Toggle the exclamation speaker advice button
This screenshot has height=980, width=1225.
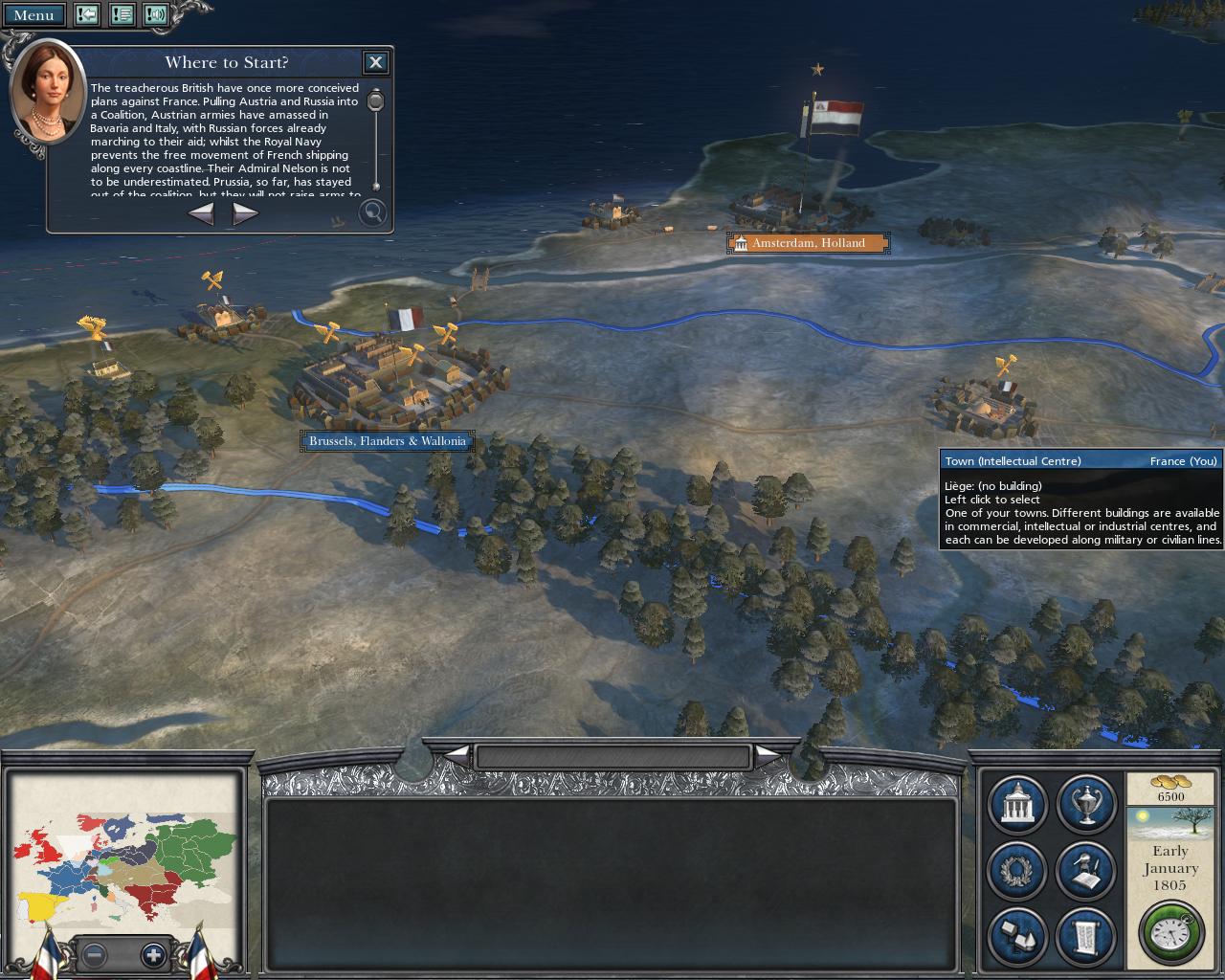(156, 14)
